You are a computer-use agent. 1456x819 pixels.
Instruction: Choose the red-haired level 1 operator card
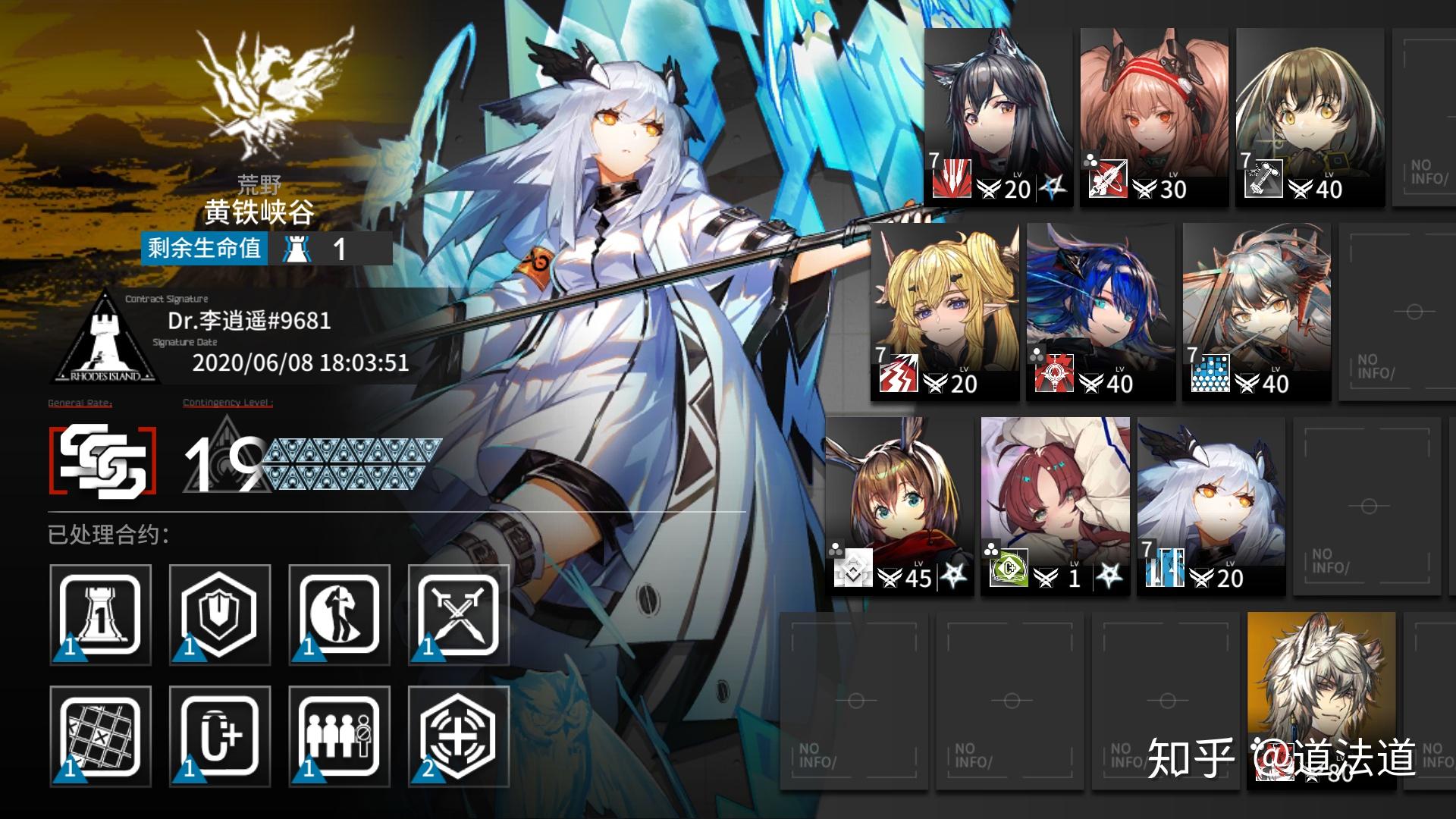[x=1055, y=505]
